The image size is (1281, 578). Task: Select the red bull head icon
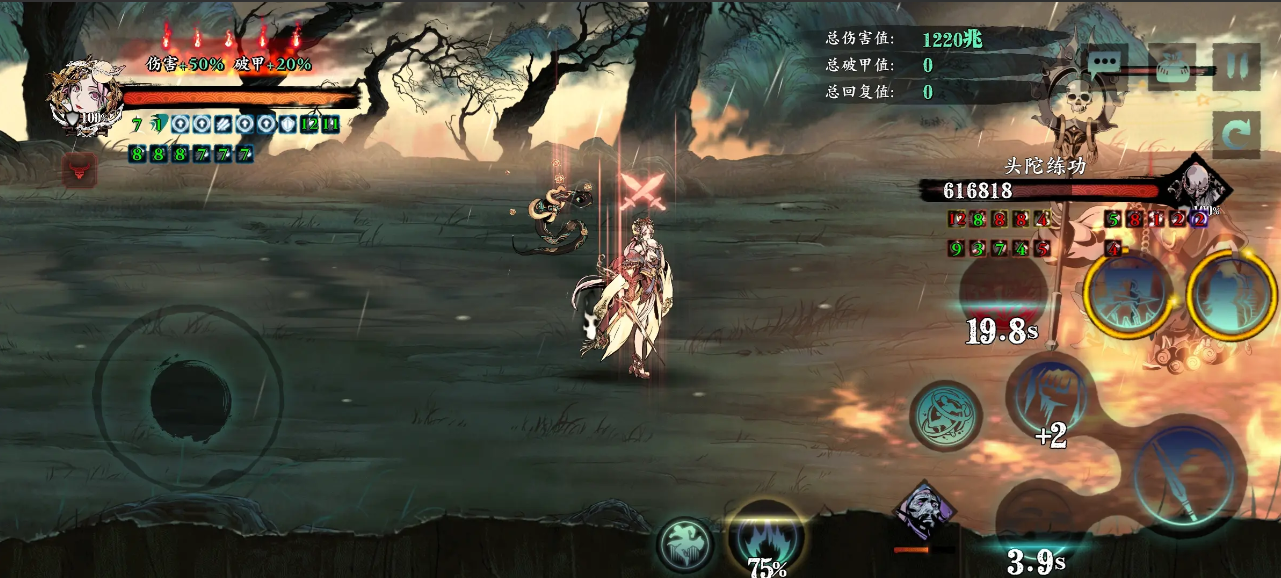coord(79,171)
